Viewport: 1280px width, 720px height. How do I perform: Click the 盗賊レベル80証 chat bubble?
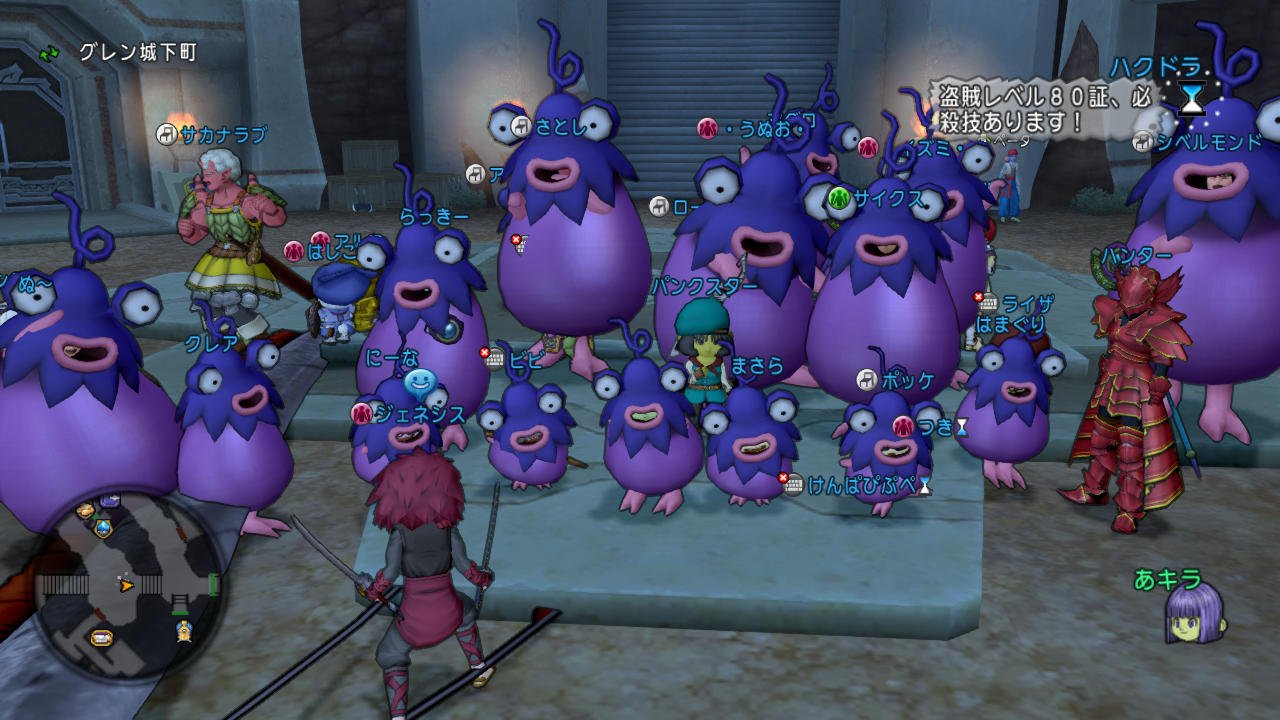pos(1045,109)
